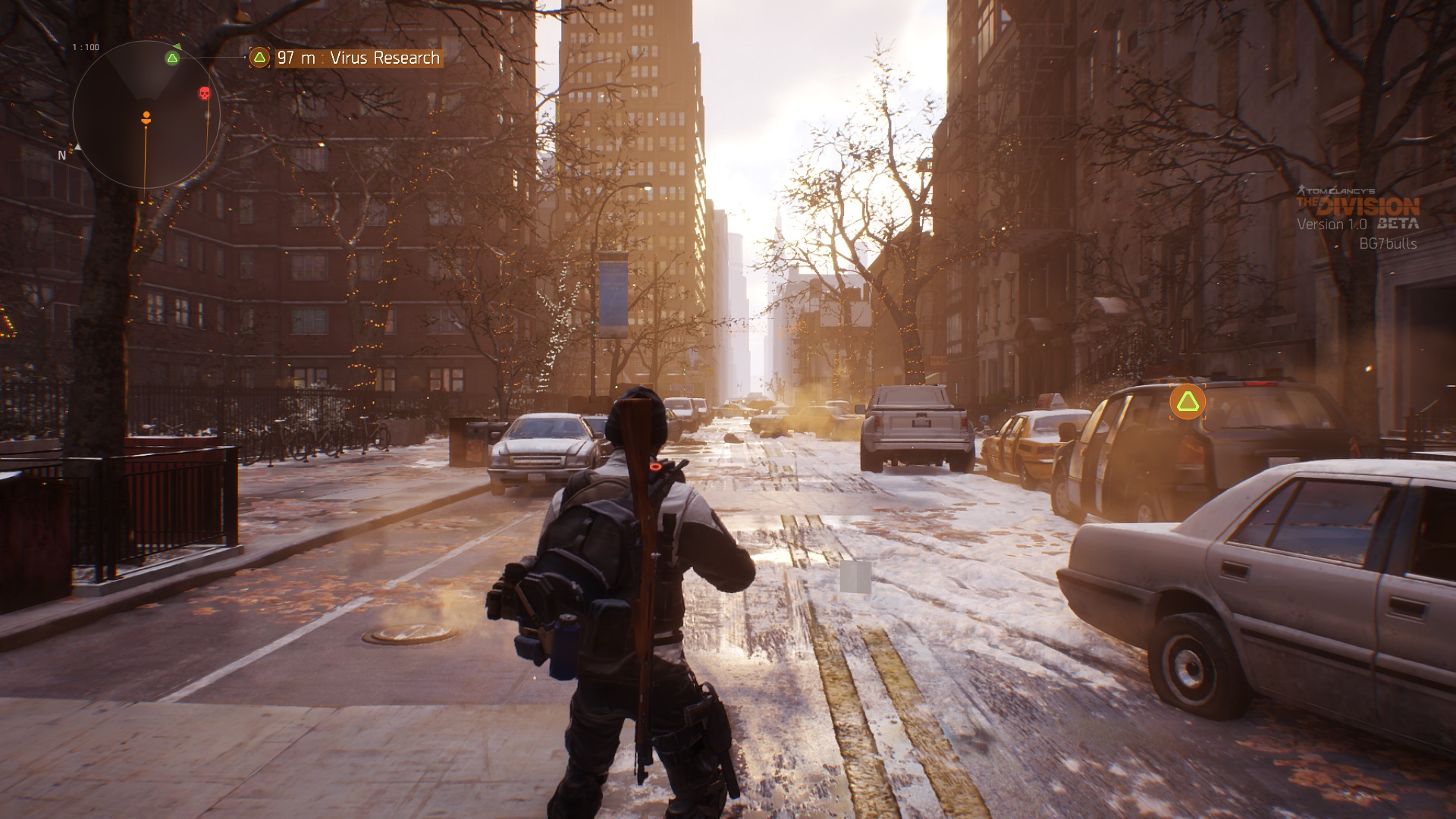The image size is (1456, 819).
Task: Click the circular minimap
Action: 146,115
